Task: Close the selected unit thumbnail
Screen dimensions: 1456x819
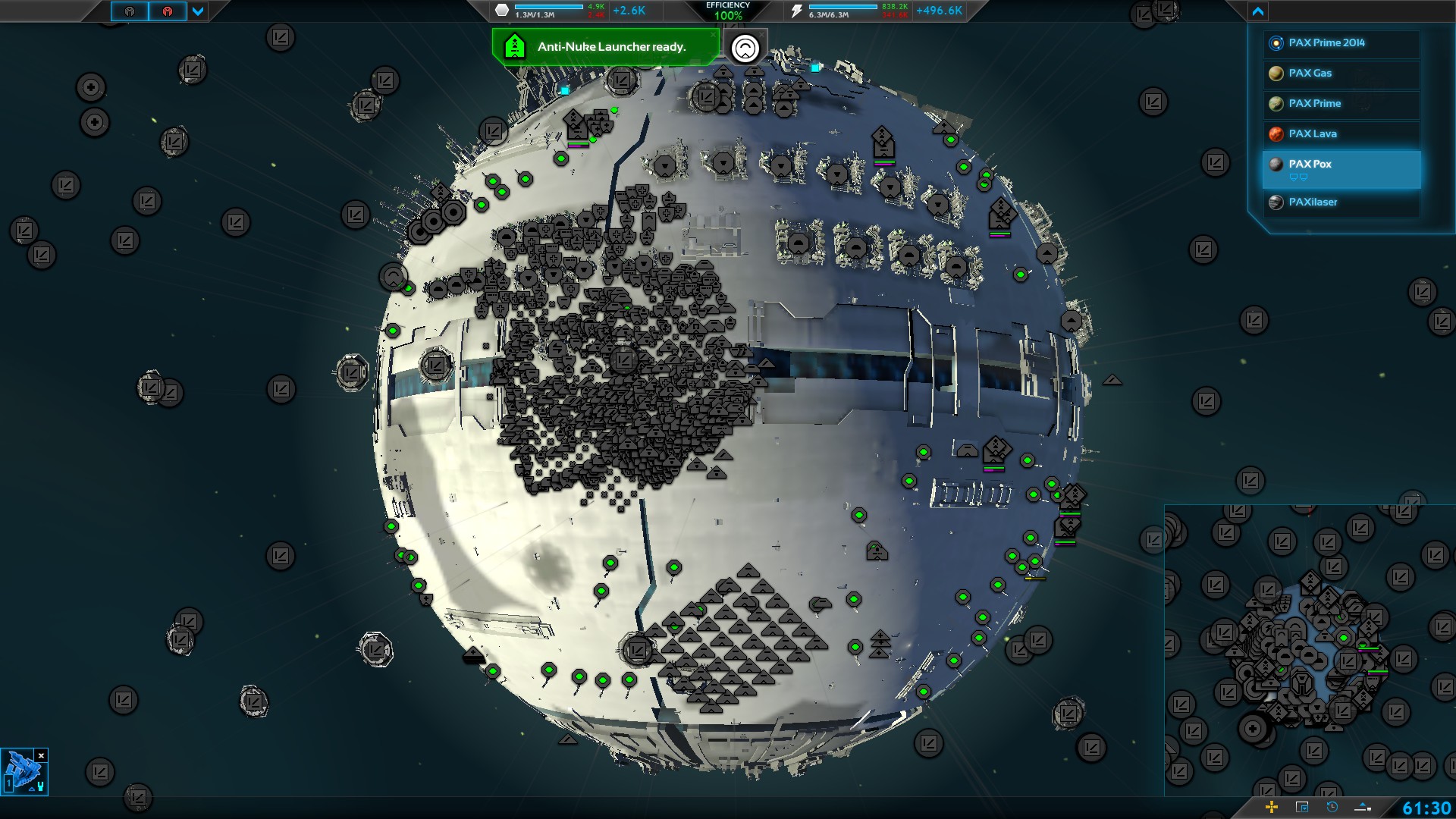Action: [42, 755]
